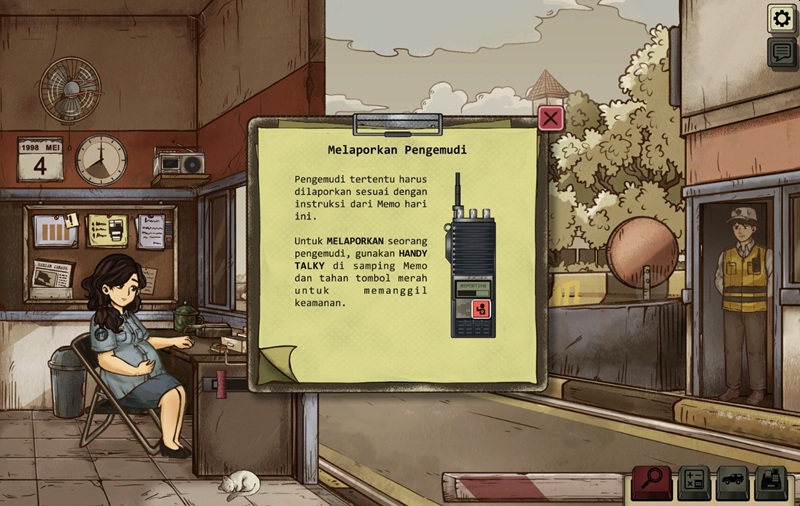Screen dimensions: 800x506
Task: Close the Melaporkan Pengemudi memo
Action: [x=551, y=118]
